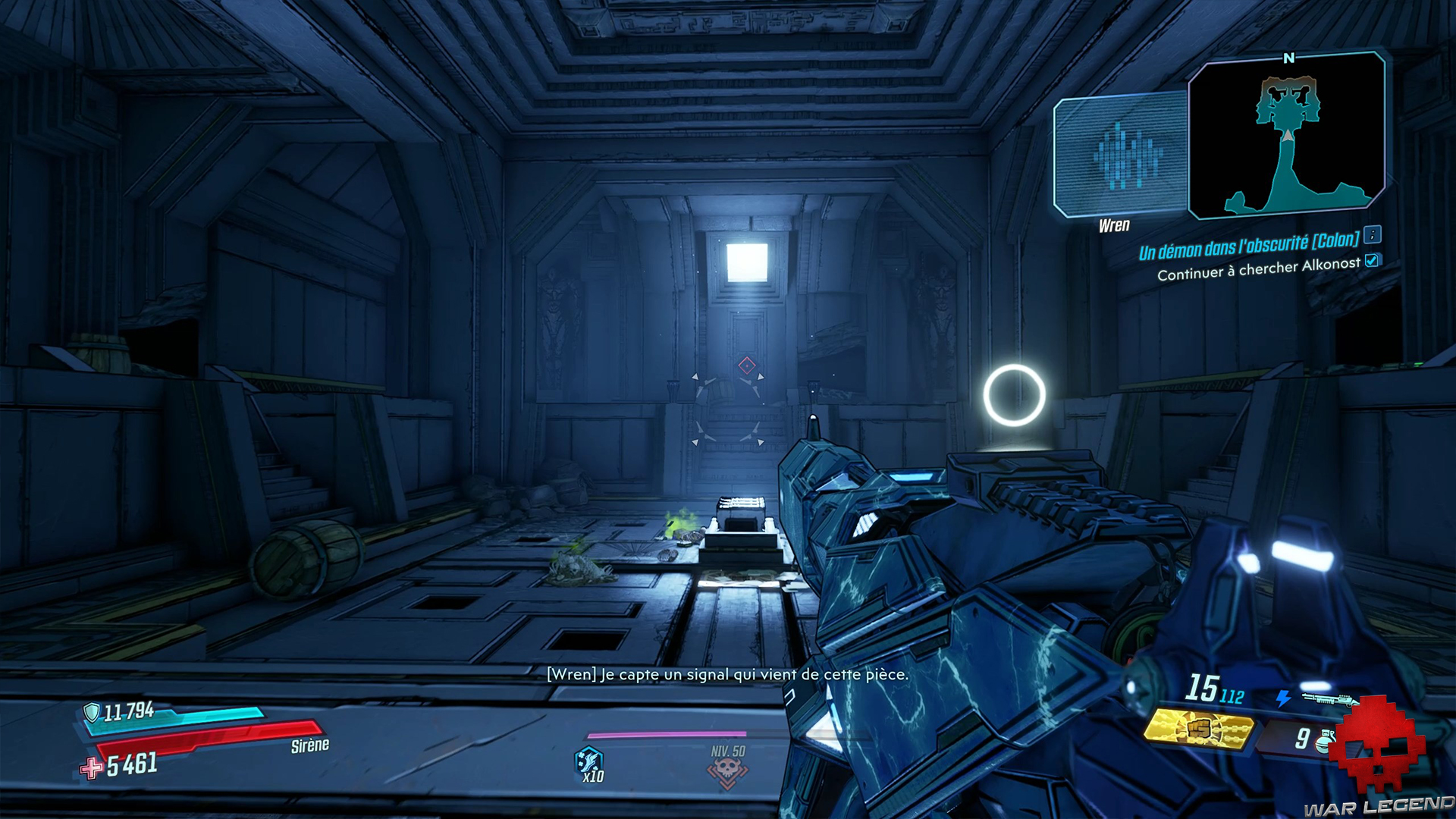The image size is (1456, 819).
Task: Select the equipped shotgun weapon icon
Action: point(1327,698)
